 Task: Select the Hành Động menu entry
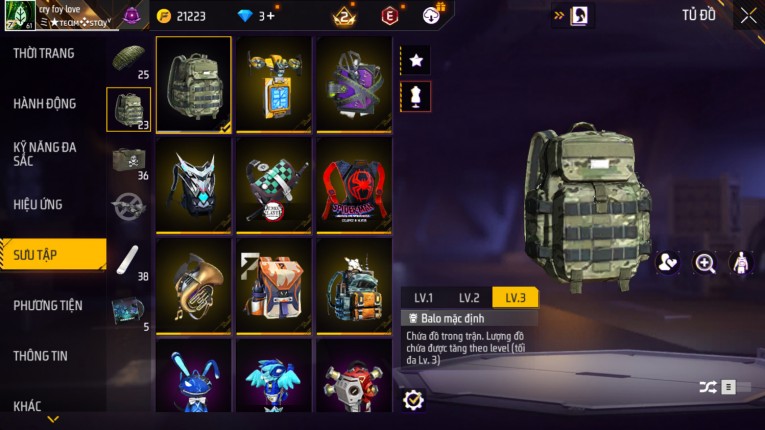[x=45, y=104]
